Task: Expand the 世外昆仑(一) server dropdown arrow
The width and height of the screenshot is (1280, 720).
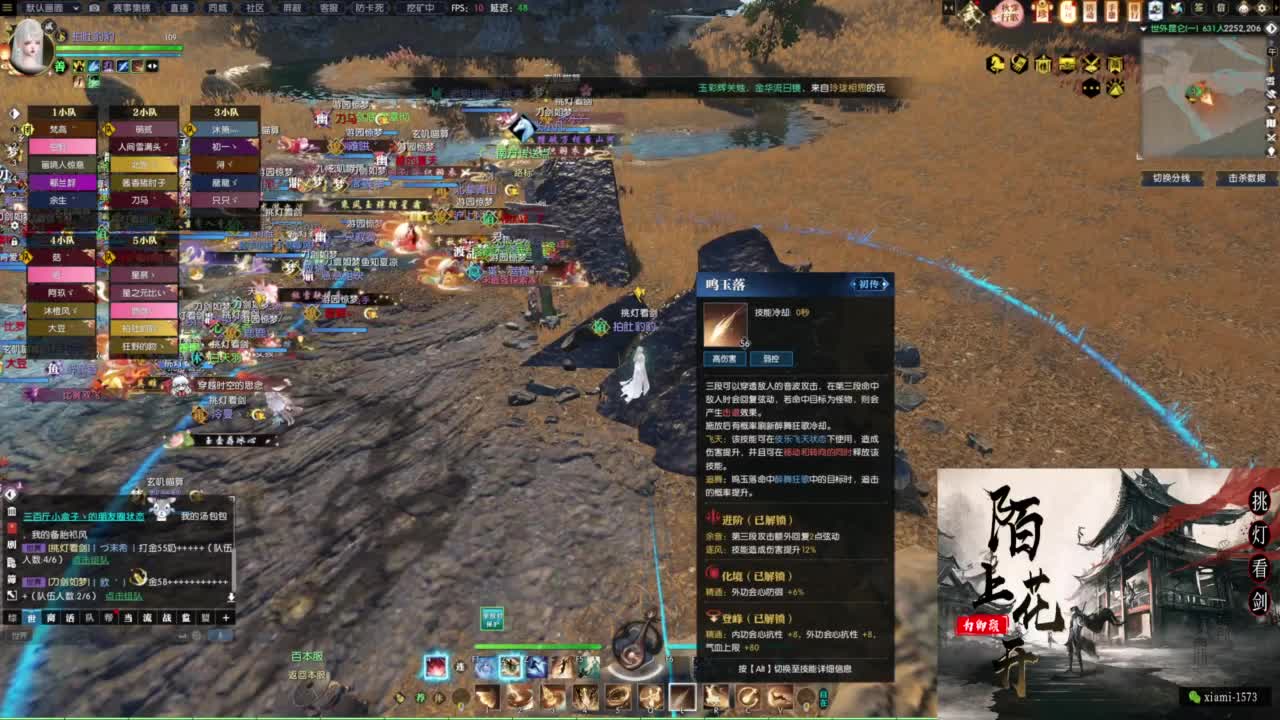Action: click(x=1144, y=28)
